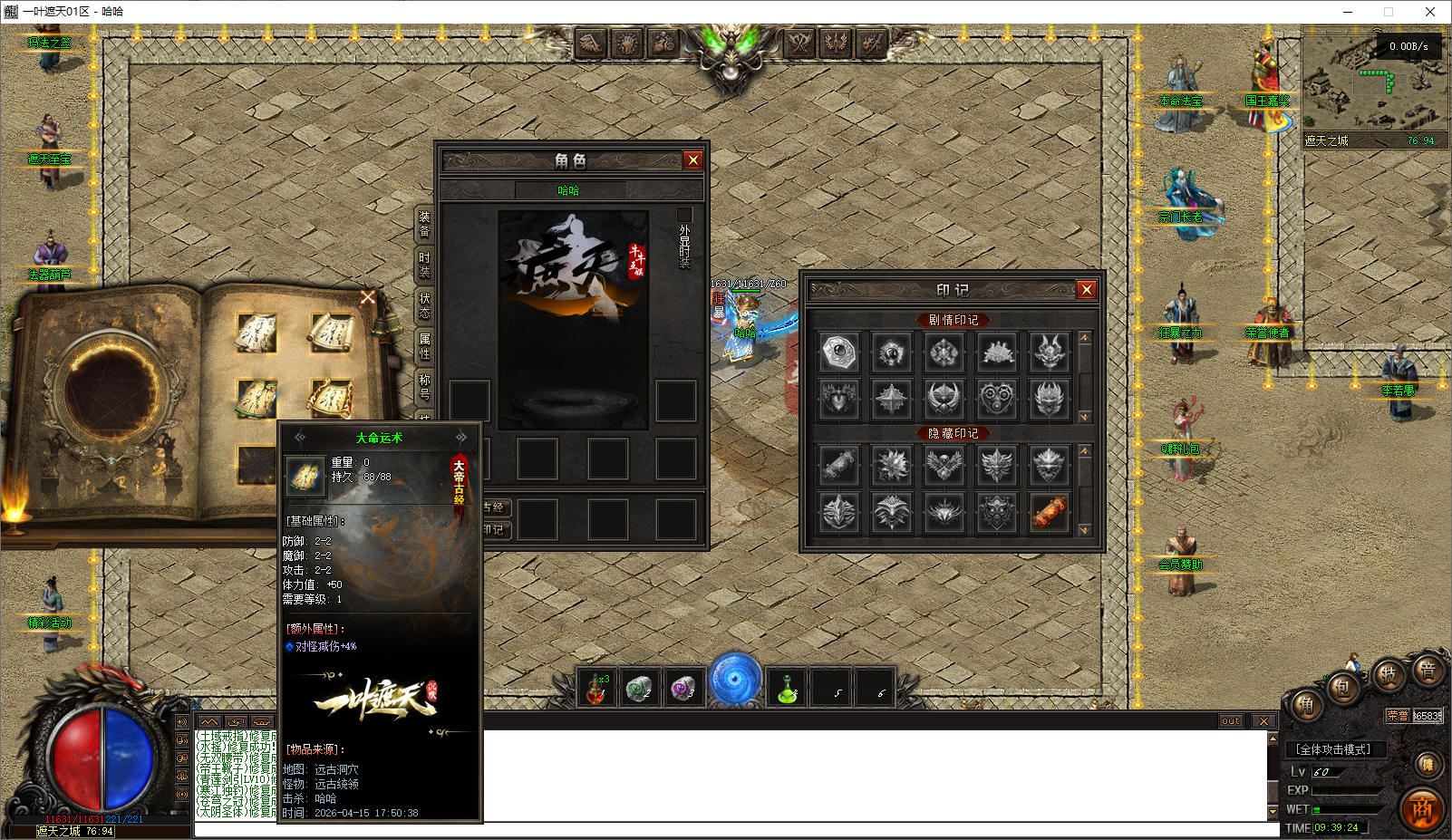Show the 状态 status tab

tap(424, 305)
